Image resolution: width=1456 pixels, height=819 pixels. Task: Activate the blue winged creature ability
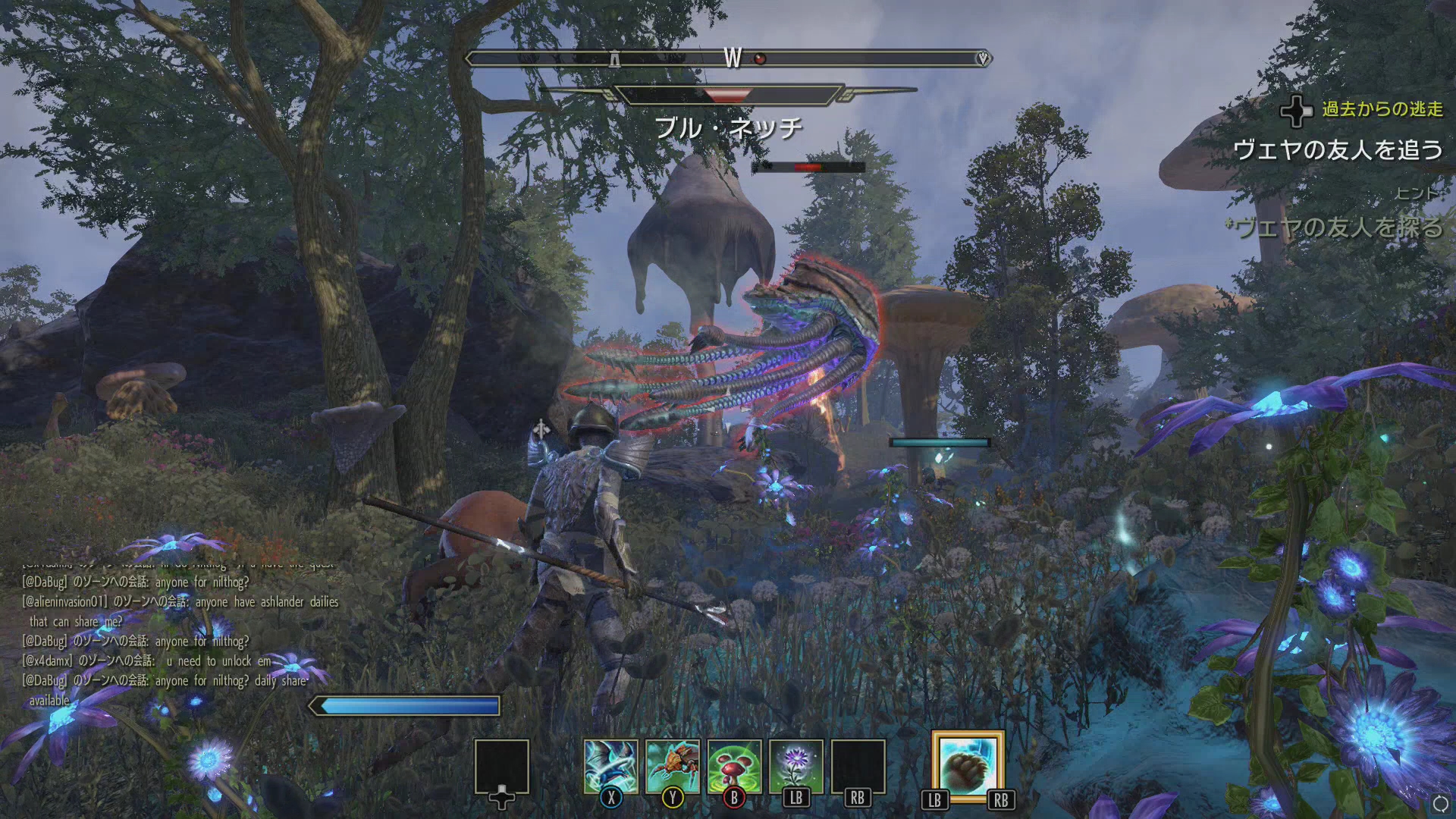(610, 767)
